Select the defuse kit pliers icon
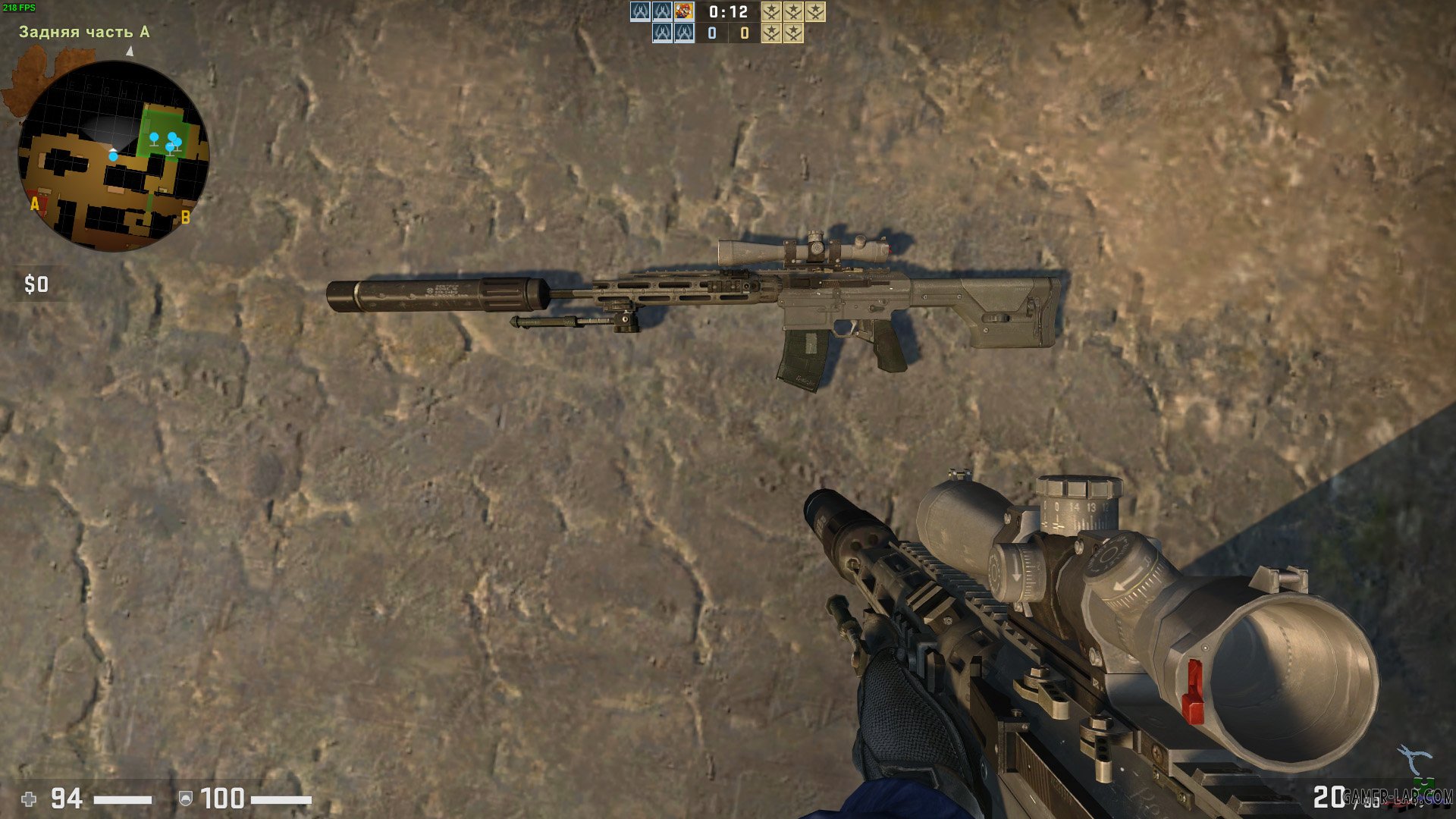 pyautogui.click(x=1415, y=759)
